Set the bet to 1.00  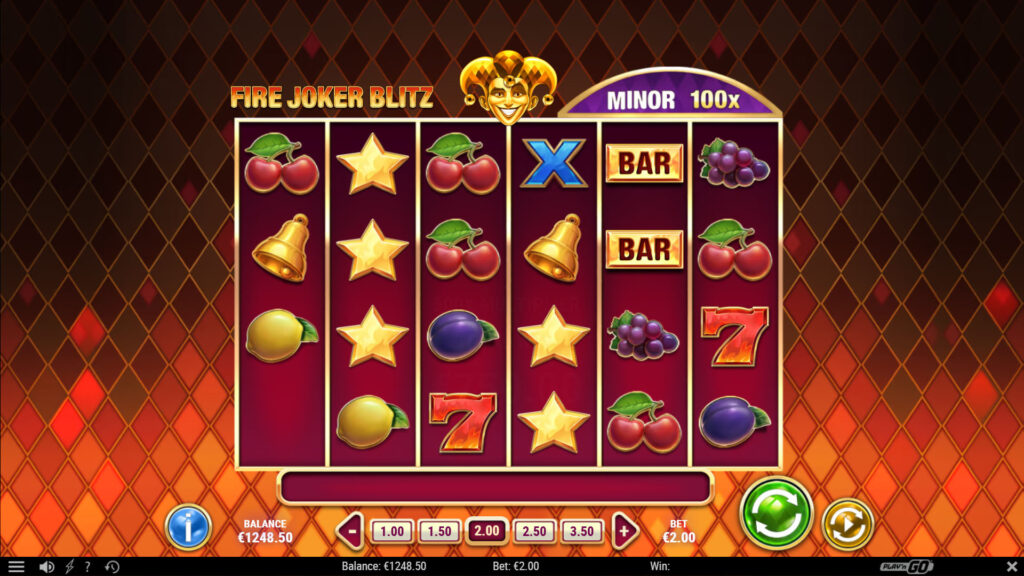[391, 531]
